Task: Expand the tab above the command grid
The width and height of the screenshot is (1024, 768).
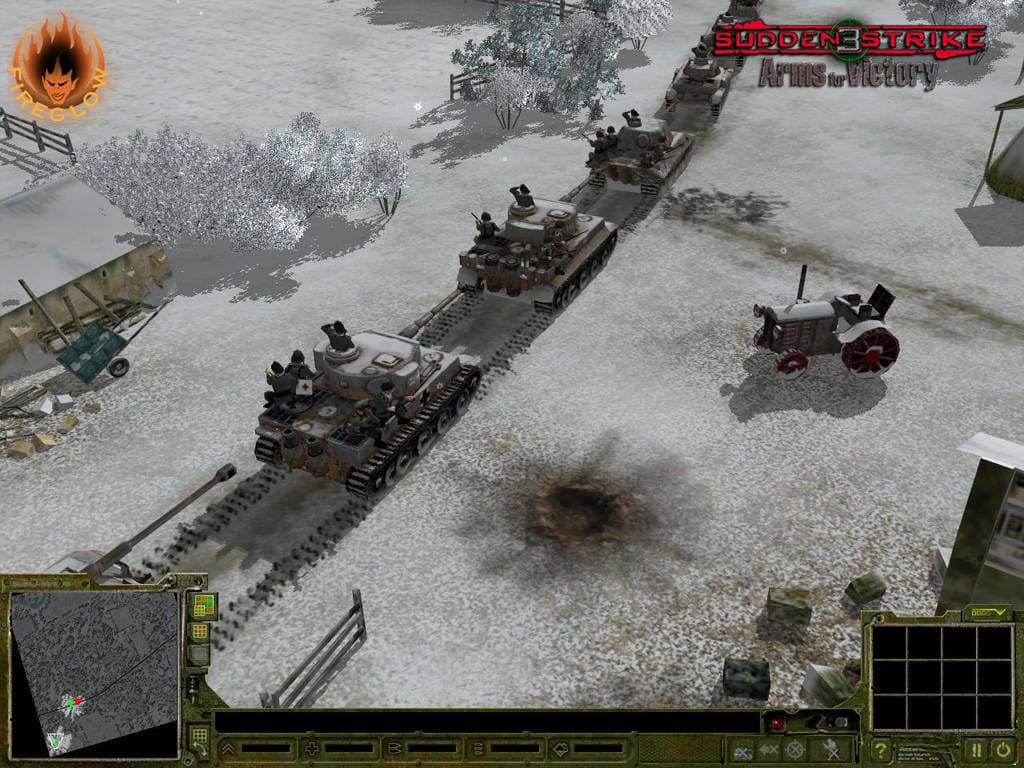Action: click(x=988, y=611)
